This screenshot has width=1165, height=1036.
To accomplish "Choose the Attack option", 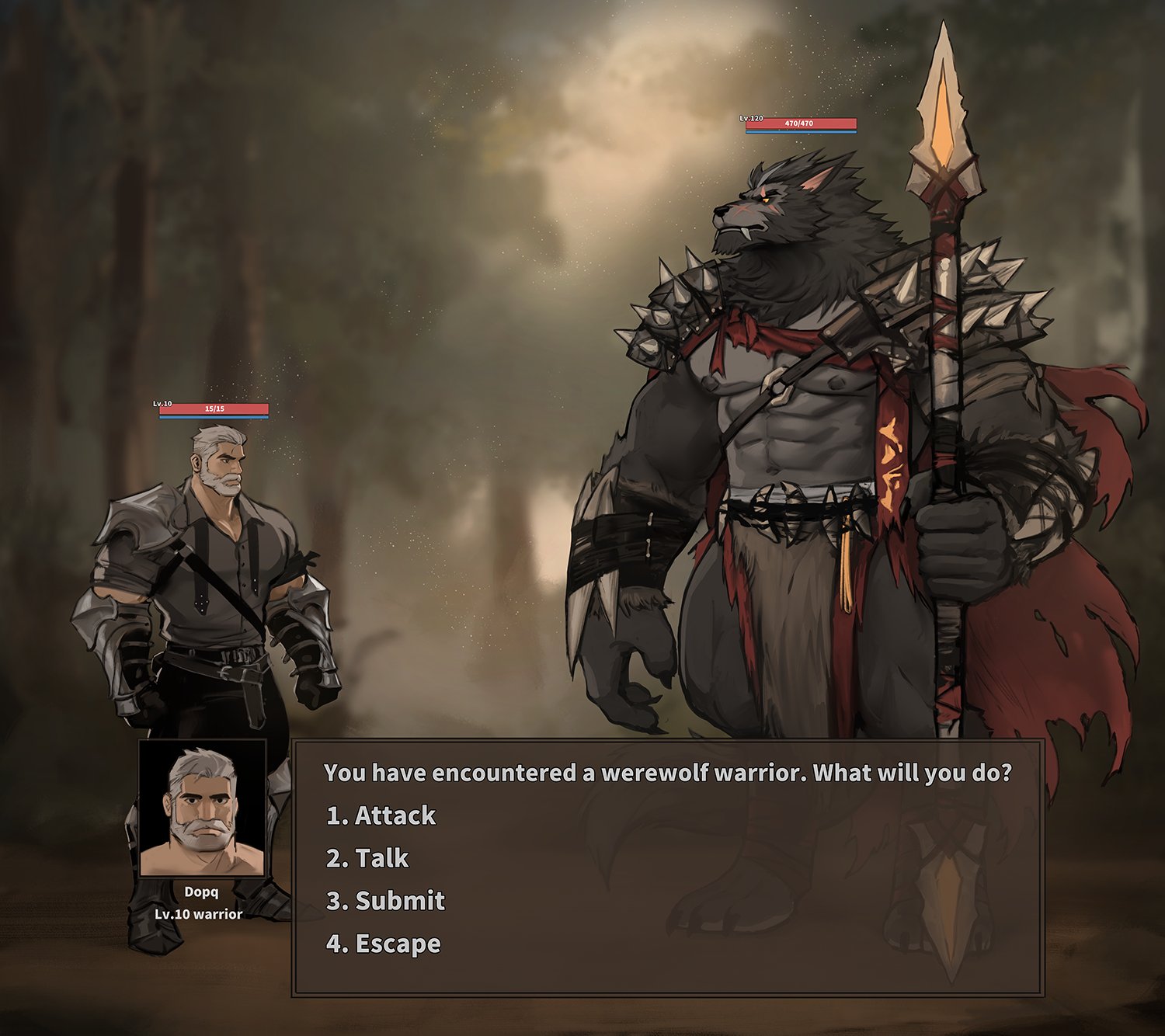I will point(381,815).
